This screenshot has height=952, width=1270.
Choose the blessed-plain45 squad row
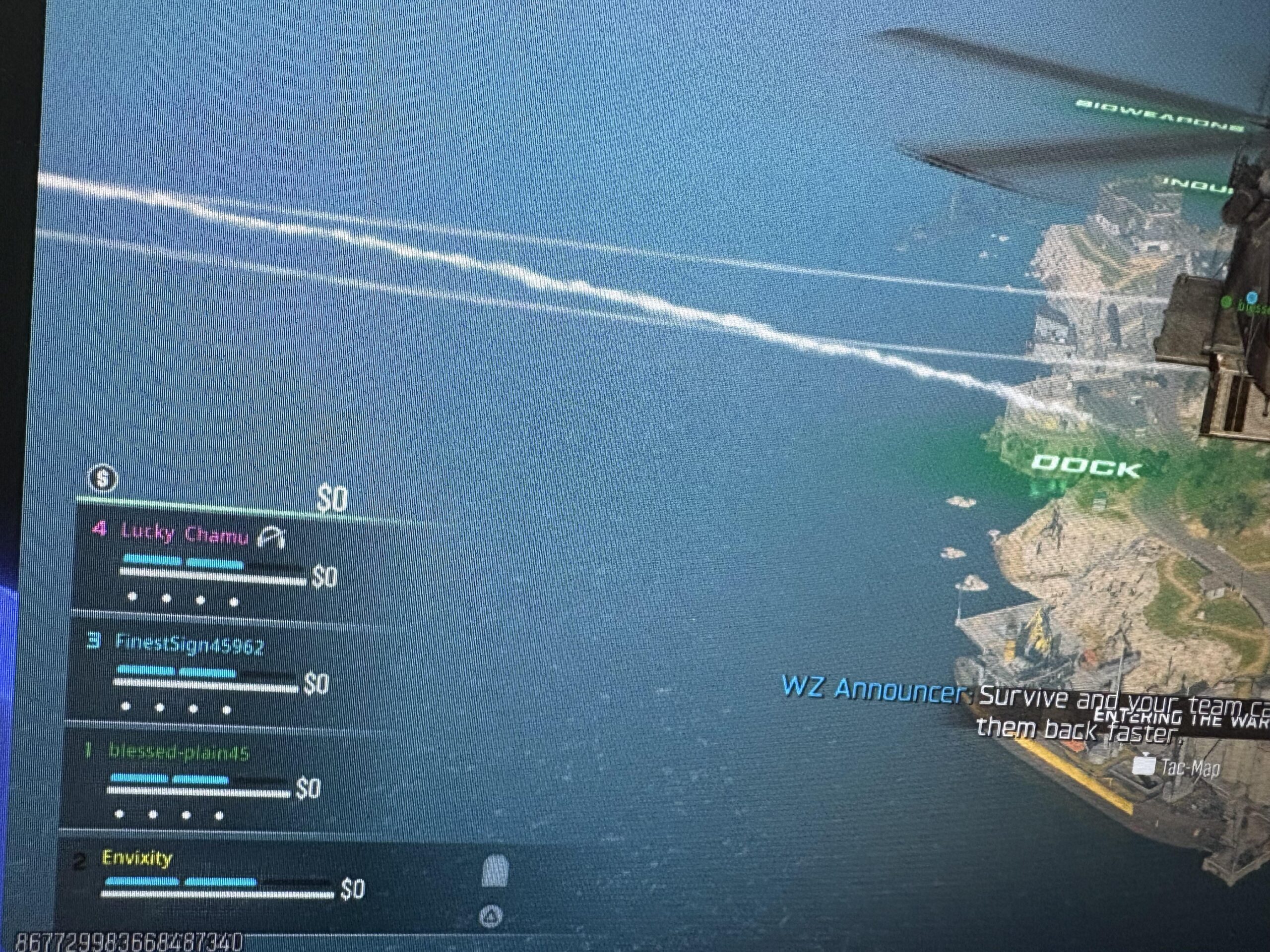(178, 752)
